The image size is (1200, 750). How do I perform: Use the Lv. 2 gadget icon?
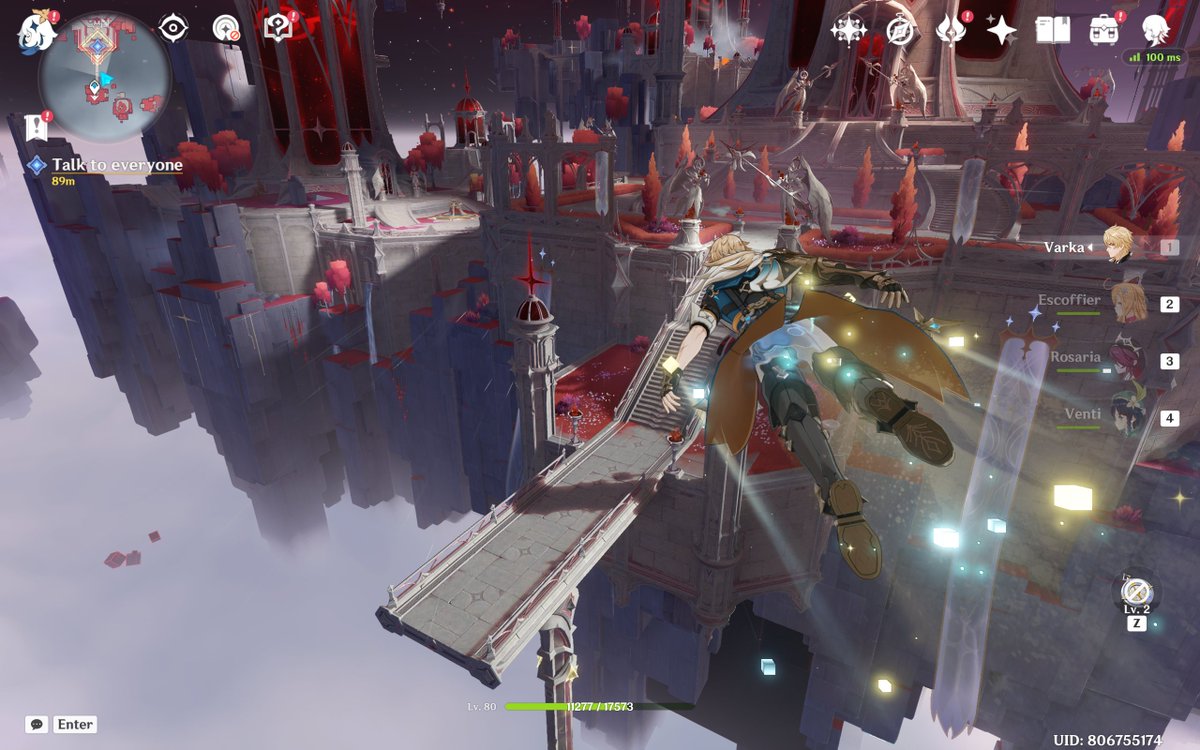1136,592
